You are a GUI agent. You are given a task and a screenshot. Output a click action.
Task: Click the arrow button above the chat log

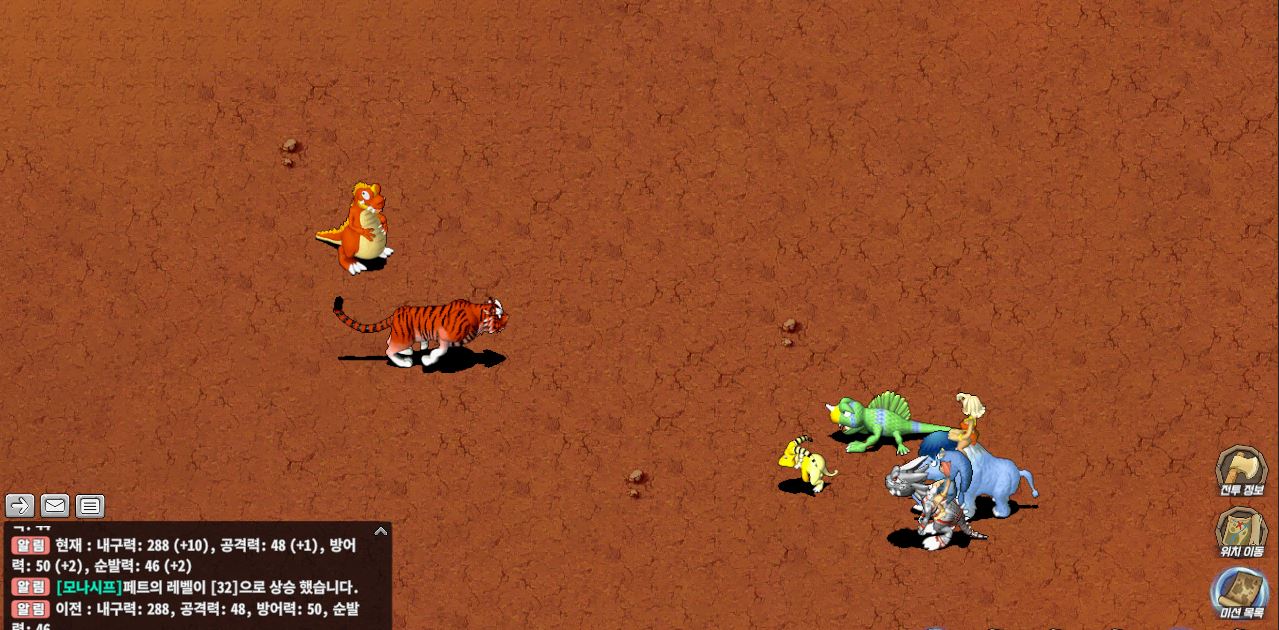(x=20, y=506)
